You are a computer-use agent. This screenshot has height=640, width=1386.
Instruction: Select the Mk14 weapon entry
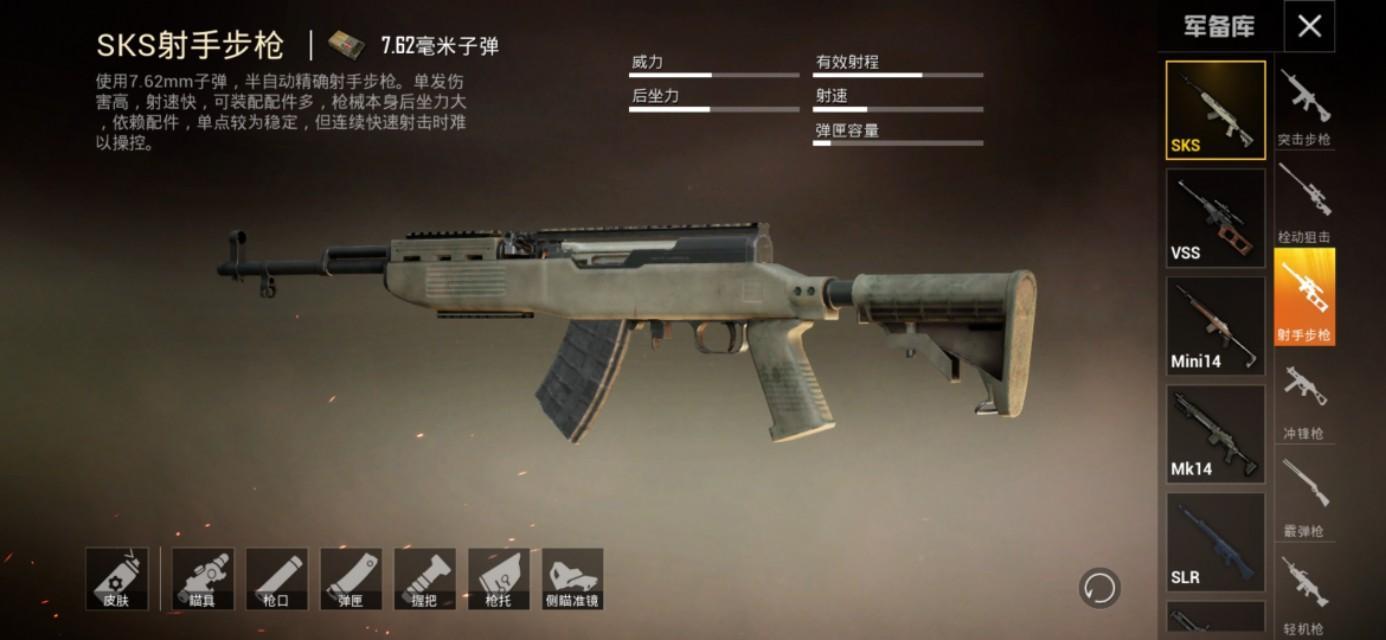(x=1215, y=434)
